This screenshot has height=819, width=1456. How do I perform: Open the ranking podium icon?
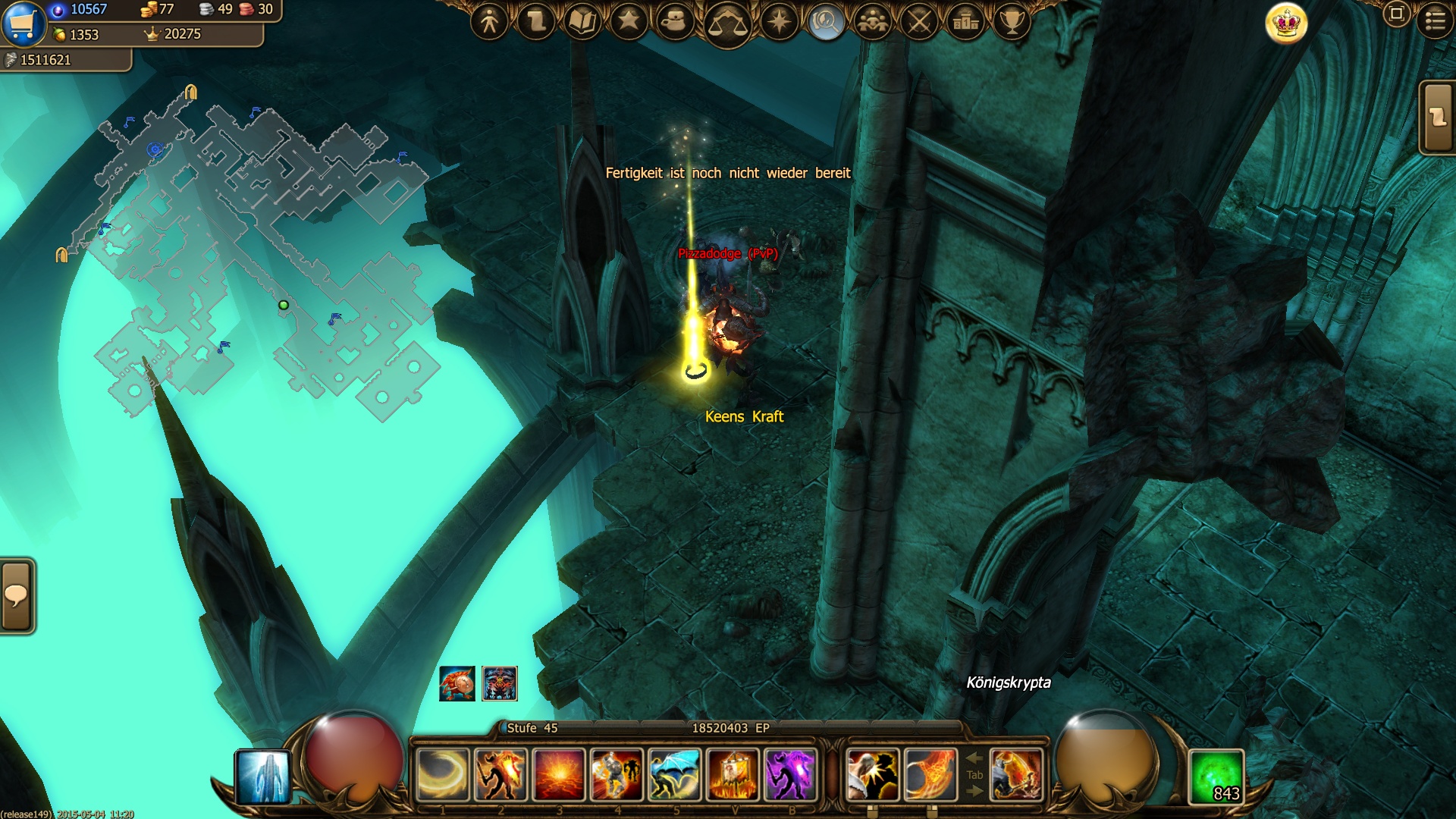965,21
